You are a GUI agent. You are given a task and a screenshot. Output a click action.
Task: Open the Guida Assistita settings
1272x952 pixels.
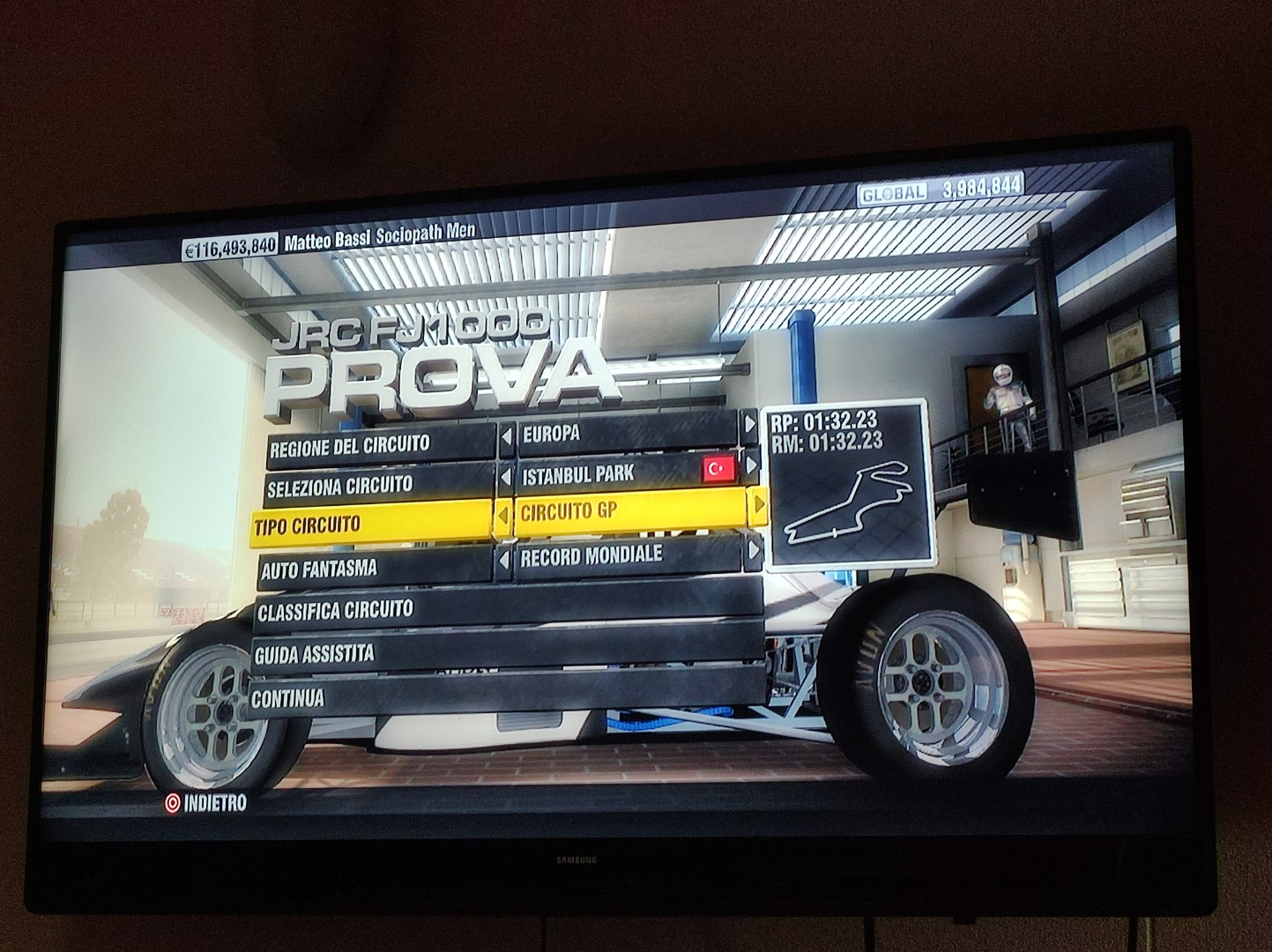click(507, 653)
